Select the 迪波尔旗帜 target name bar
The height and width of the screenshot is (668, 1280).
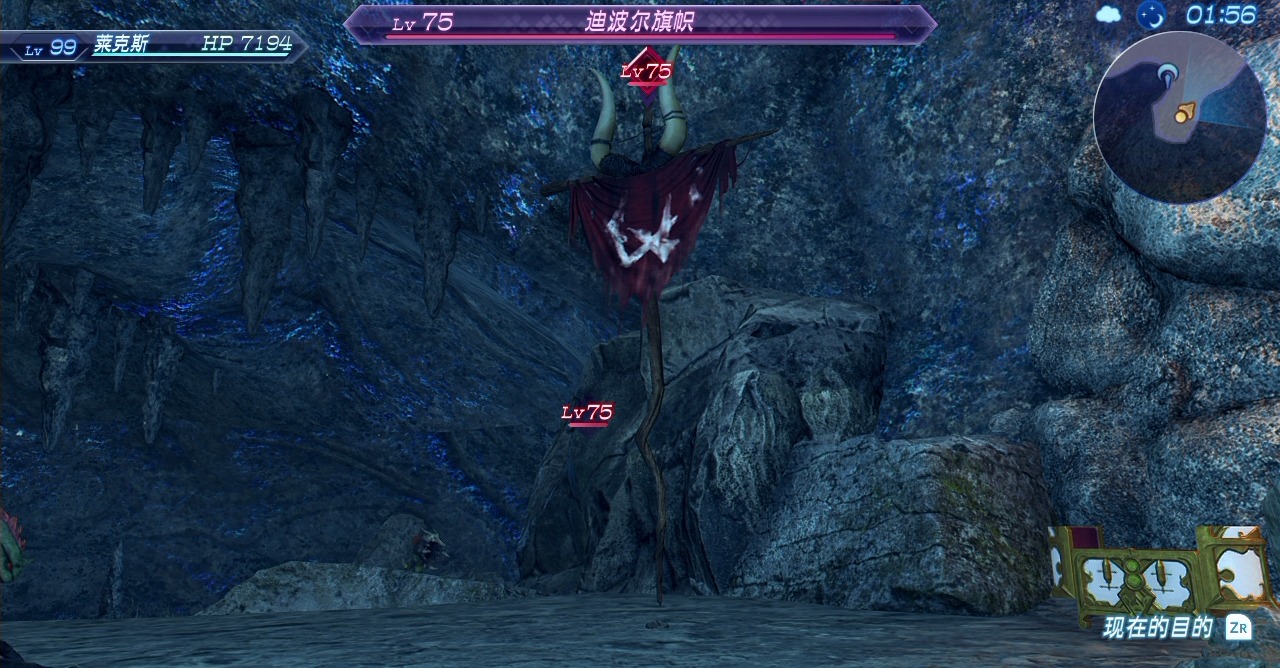point(640,24)
